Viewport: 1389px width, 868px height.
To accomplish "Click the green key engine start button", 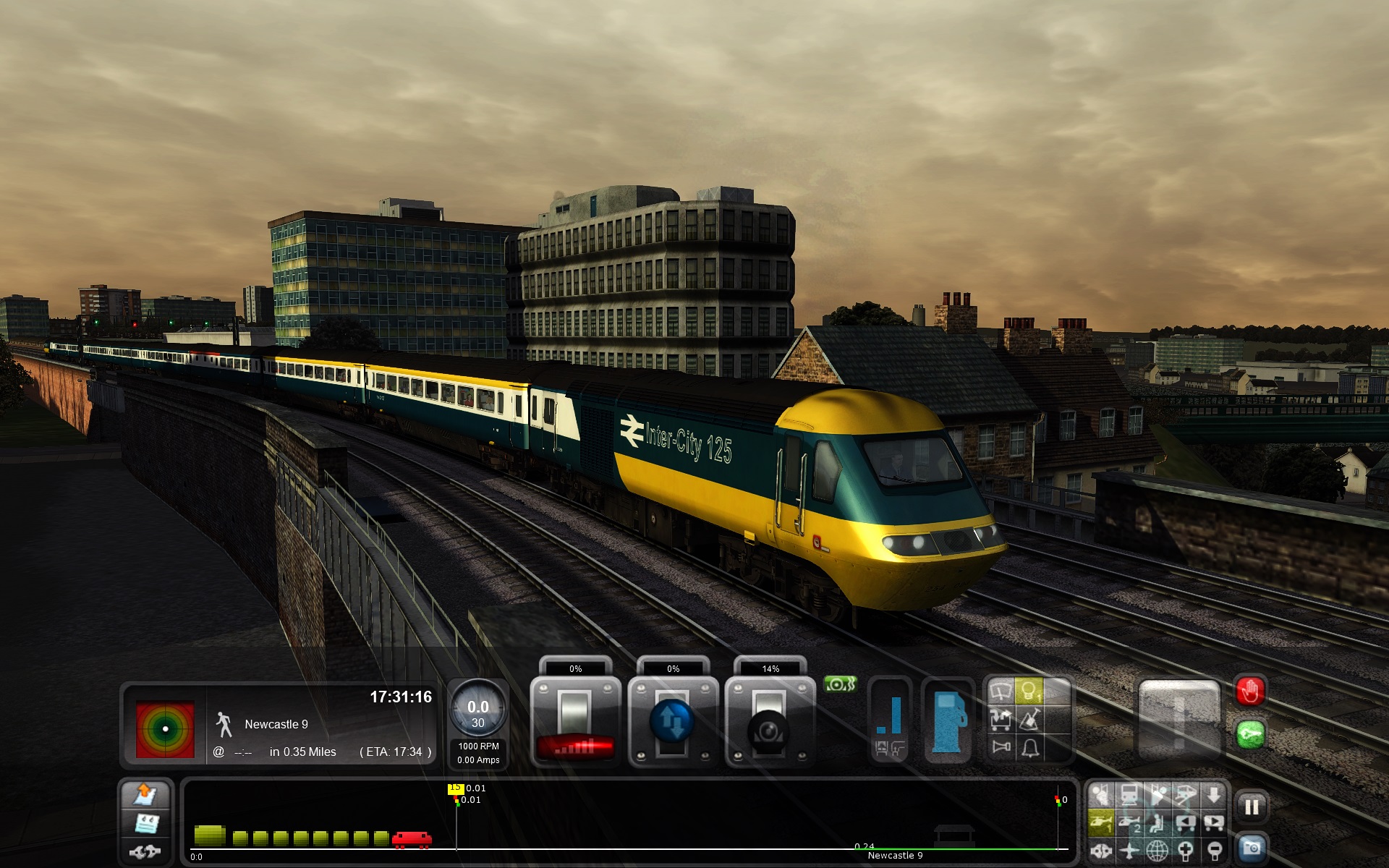I will pyautogui.click(x=1250, y=736).
